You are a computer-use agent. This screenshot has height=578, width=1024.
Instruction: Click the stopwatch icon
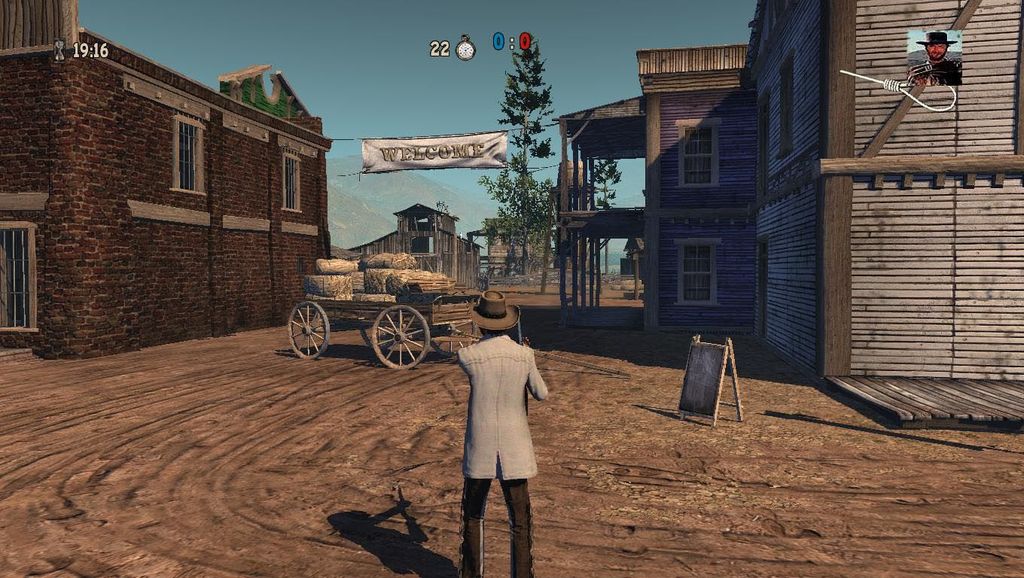pos(465,48)
